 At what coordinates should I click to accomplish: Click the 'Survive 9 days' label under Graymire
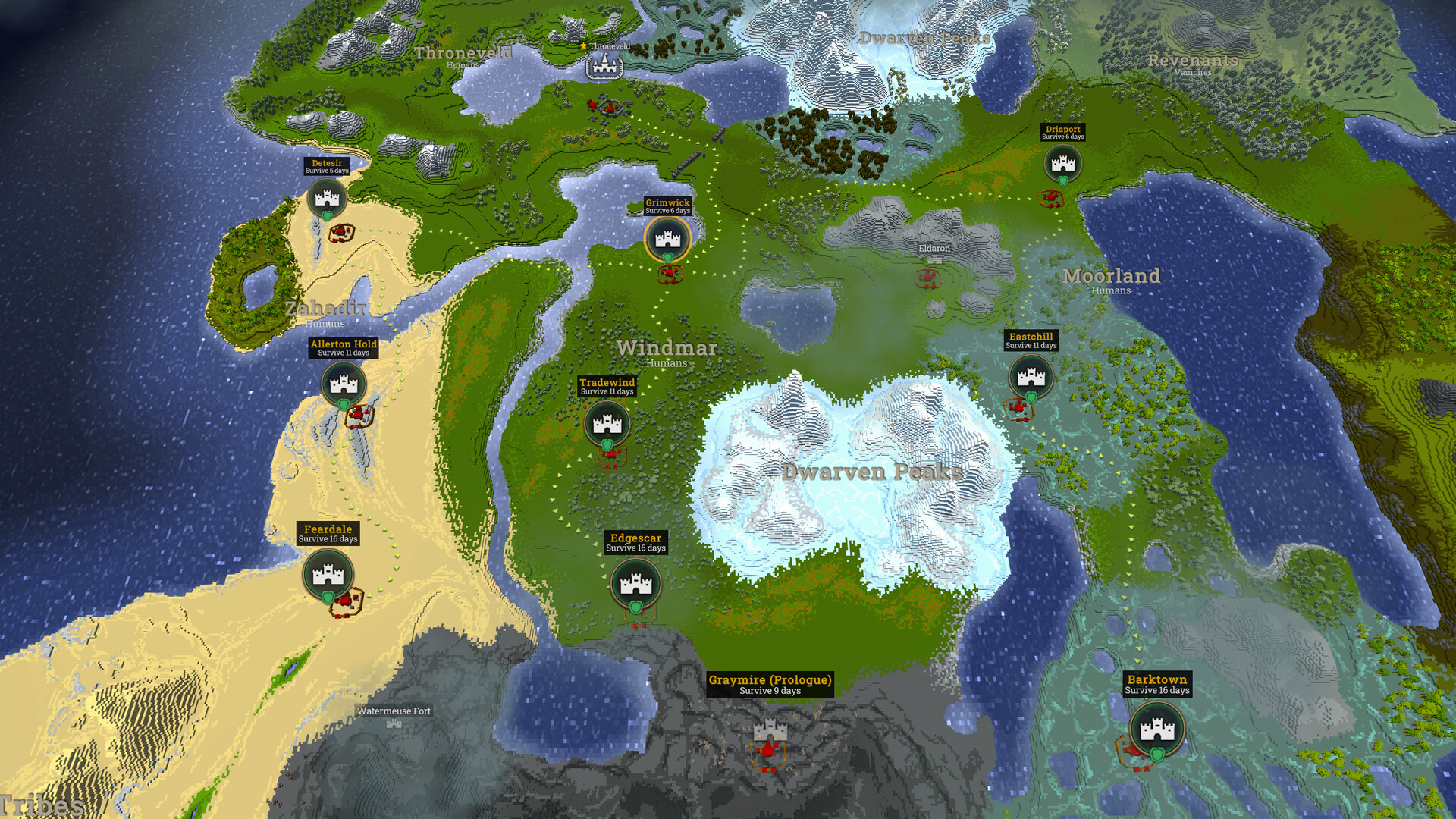point(769,691)
